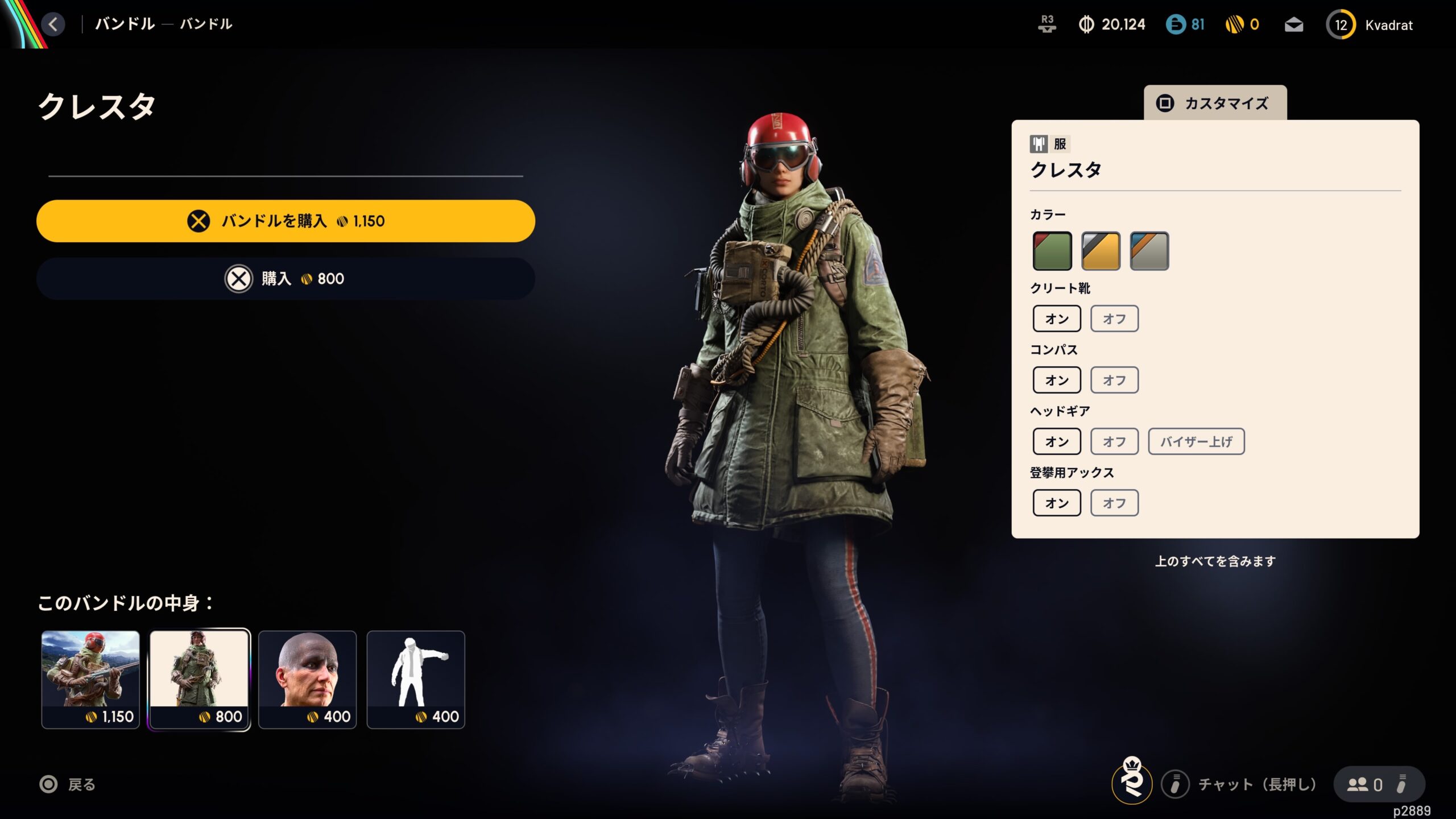Select the 800 outfit thumbnail
Screen dimensions: 1456x819
pos(199,679)
